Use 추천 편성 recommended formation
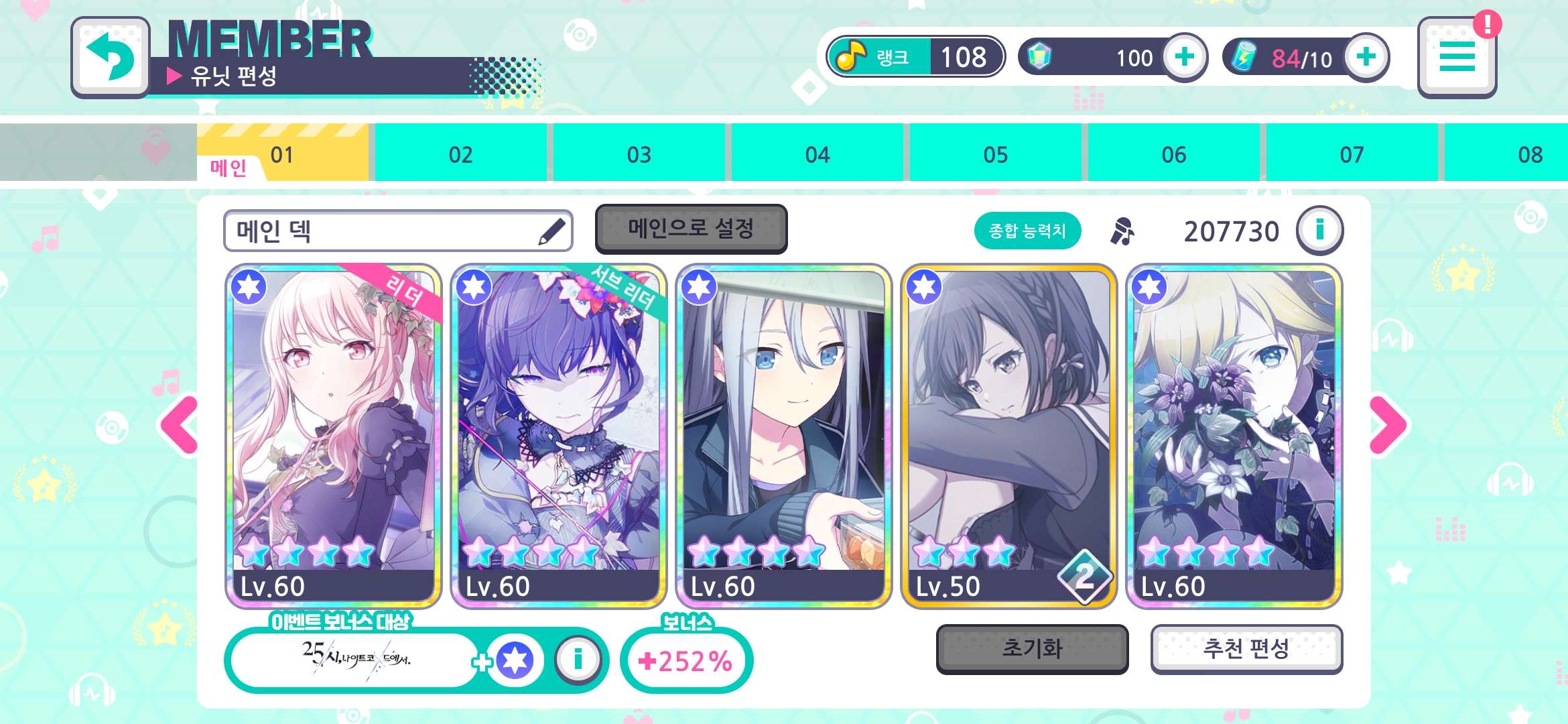Screen dimensions: 1568x724 [1246, 648]
